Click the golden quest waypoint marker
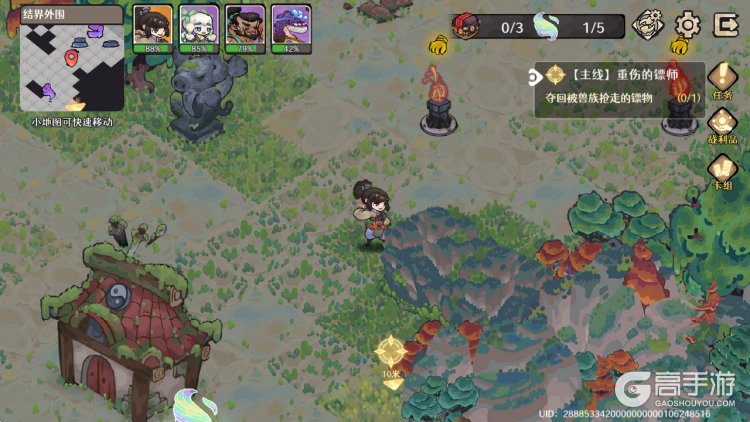The image size is (750, 422). (390, 352)
